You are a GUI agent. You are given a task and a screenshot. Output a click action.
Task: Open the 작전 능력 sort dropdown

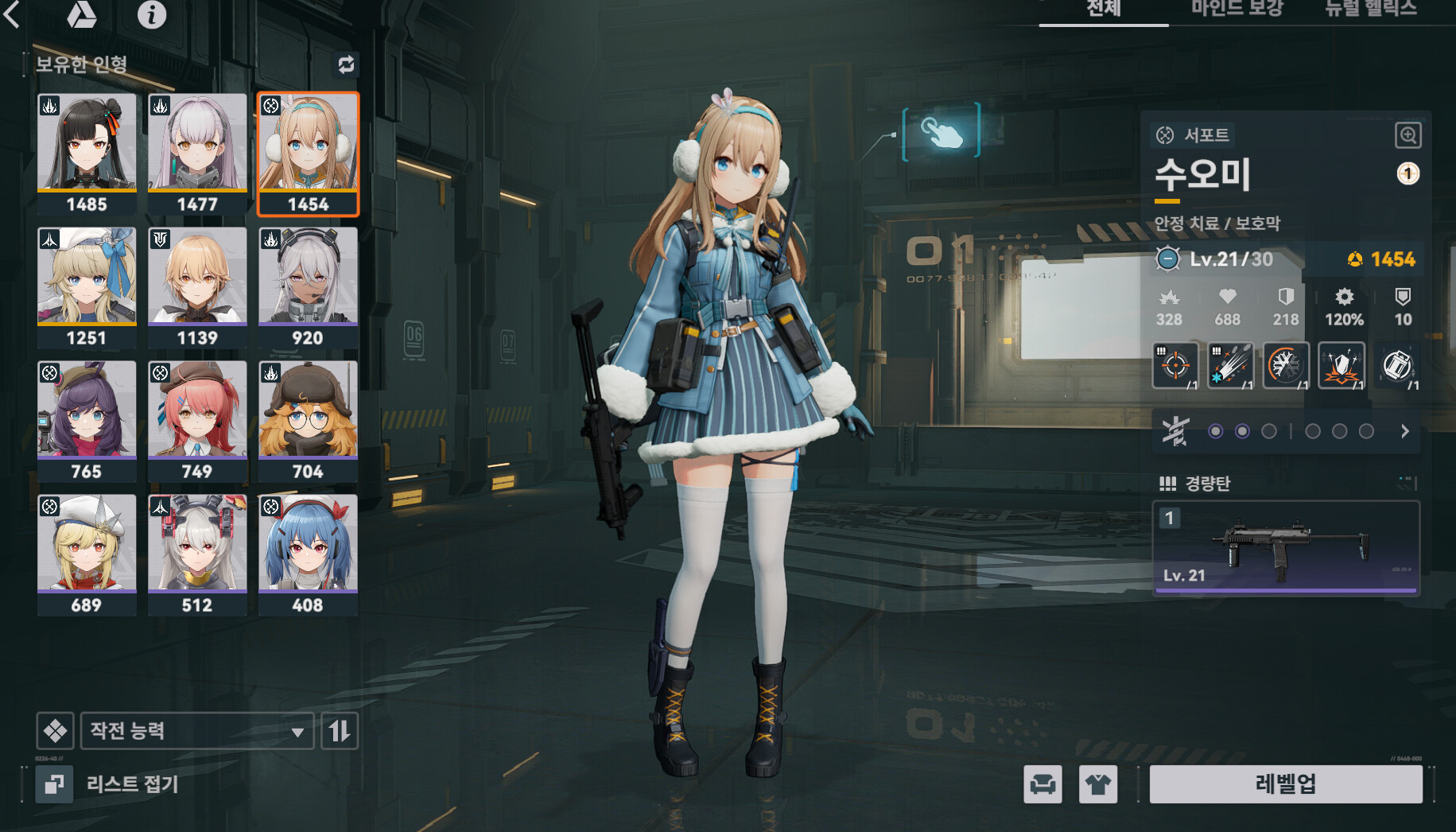[x=196, y=731]
